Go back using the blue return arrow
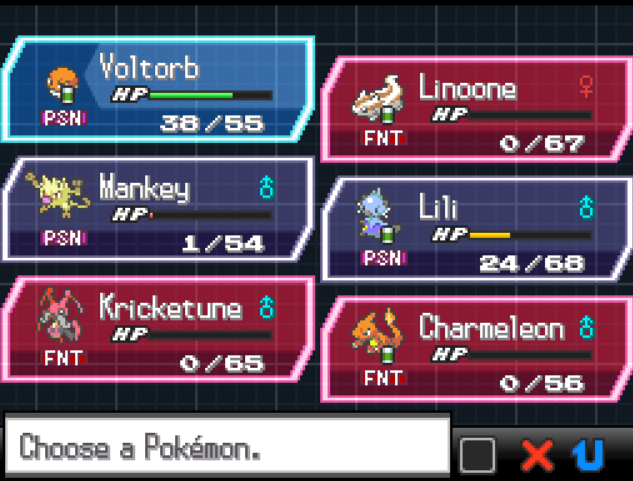The image size is (633, 481). click(x=590, y=455)
